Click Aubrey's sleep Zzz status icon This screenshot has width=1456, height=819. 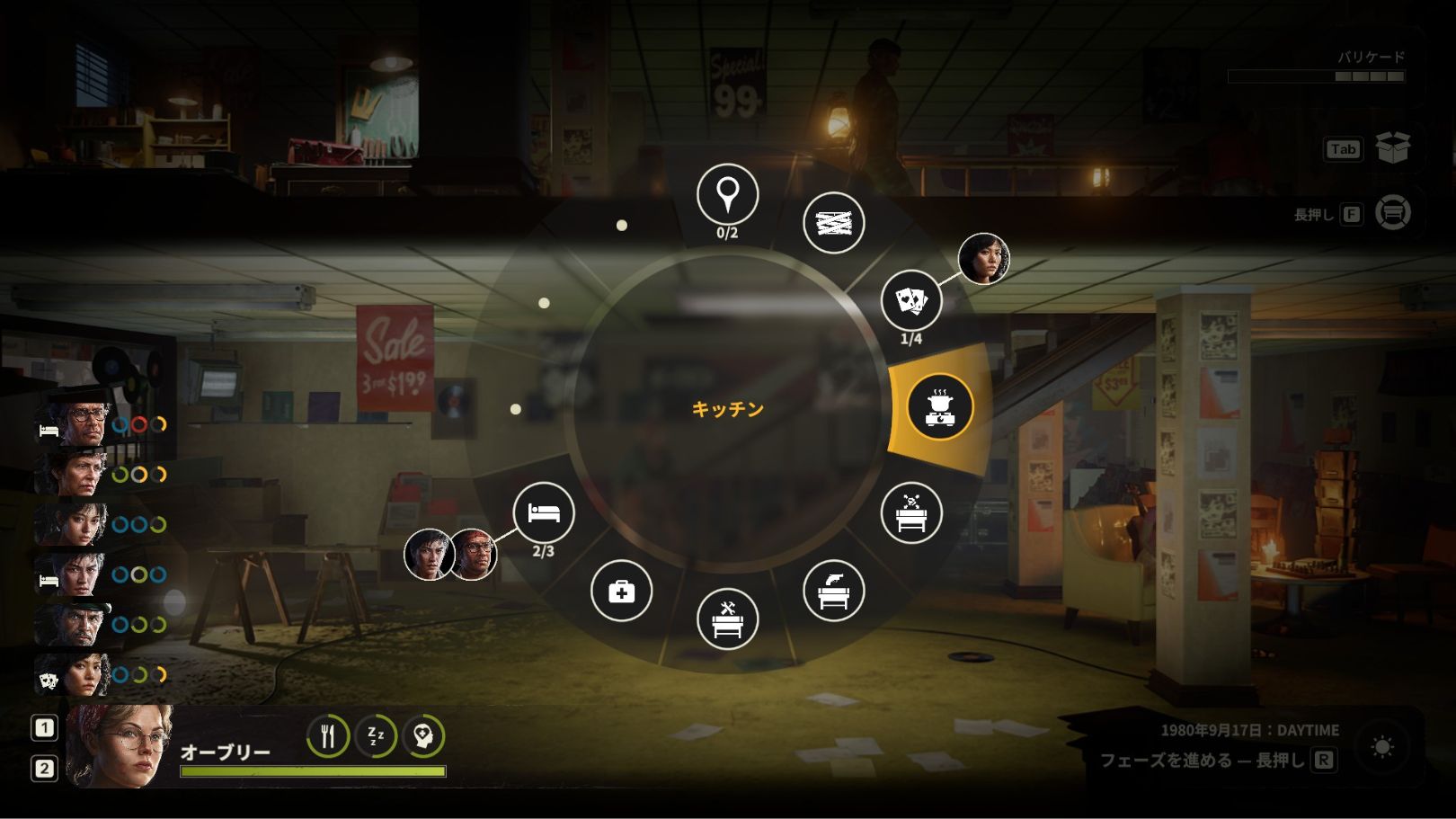(x=376, y=736)
